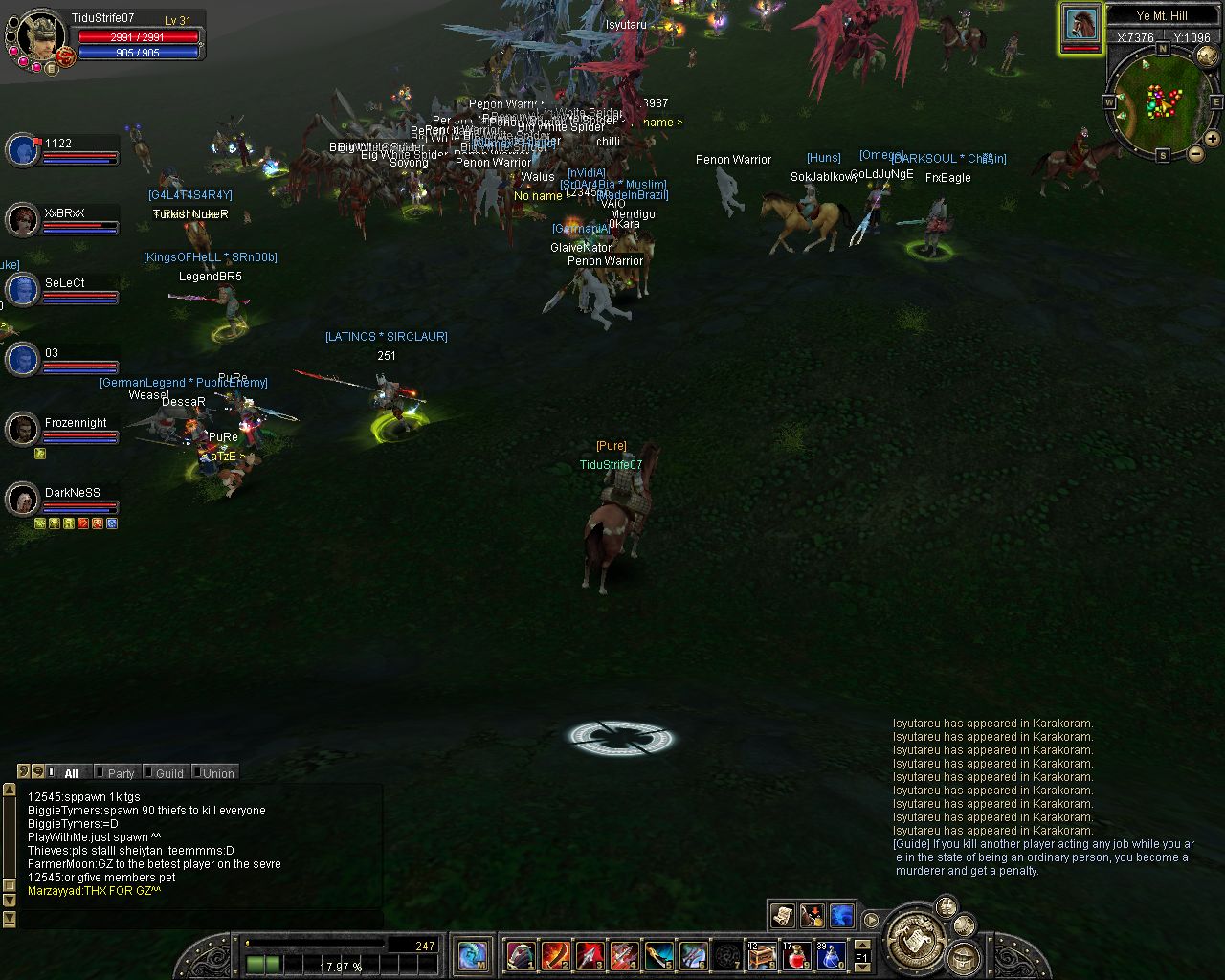Click the F1 down arrow to change skill page
The image size is (1225, 980).
tap(862, 967)
